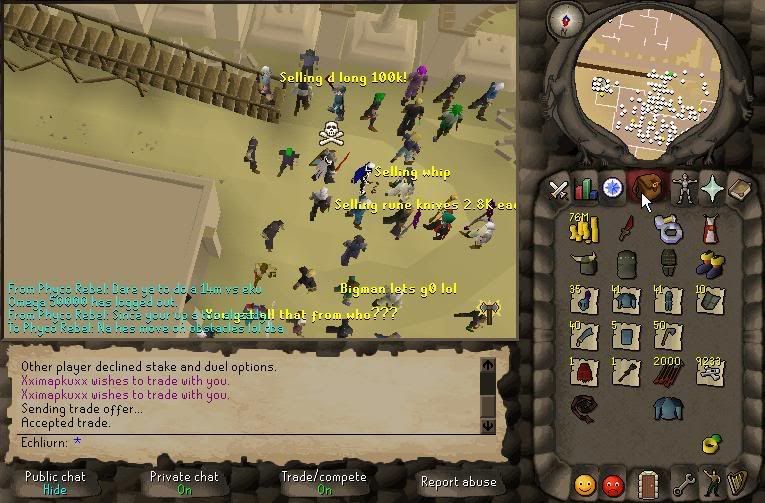Image resolution: width=765 pixels, height=503 pixels.
Task: Select the 76M coins stack
Action: pyautogui.click(x=581, y=229)
